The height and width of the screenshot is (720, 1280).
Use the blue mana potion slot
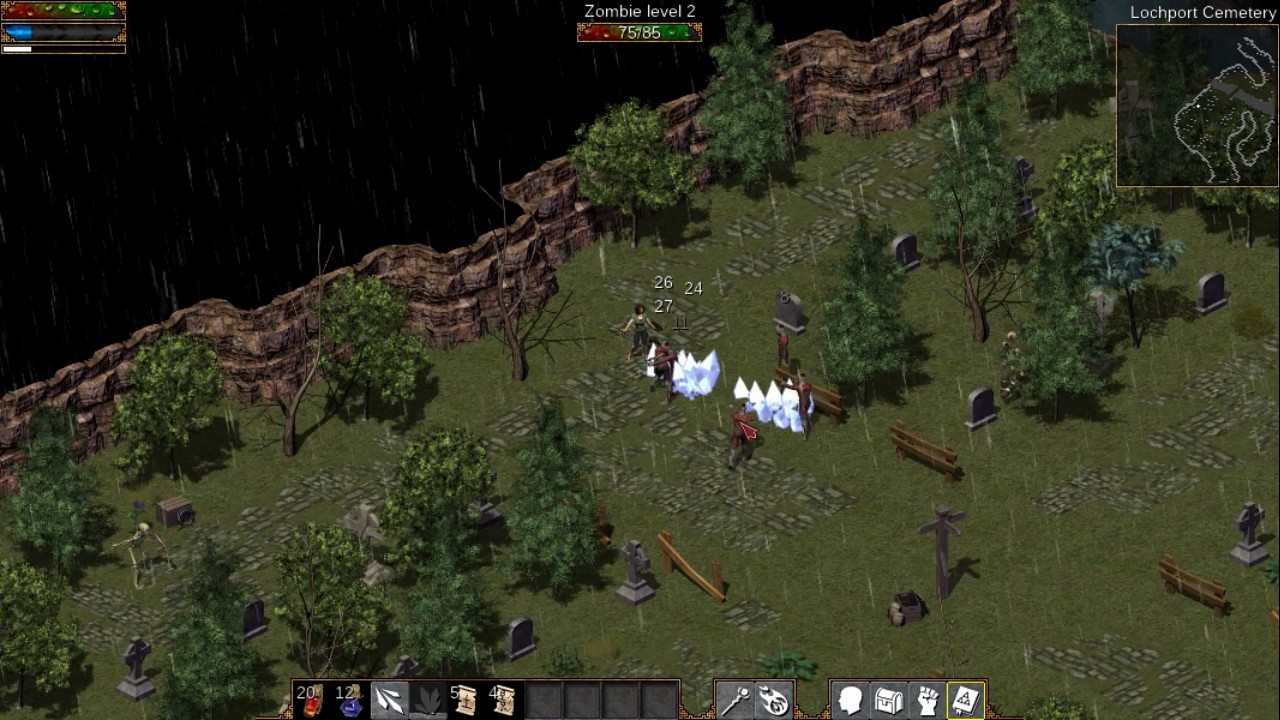click(349, 700)
